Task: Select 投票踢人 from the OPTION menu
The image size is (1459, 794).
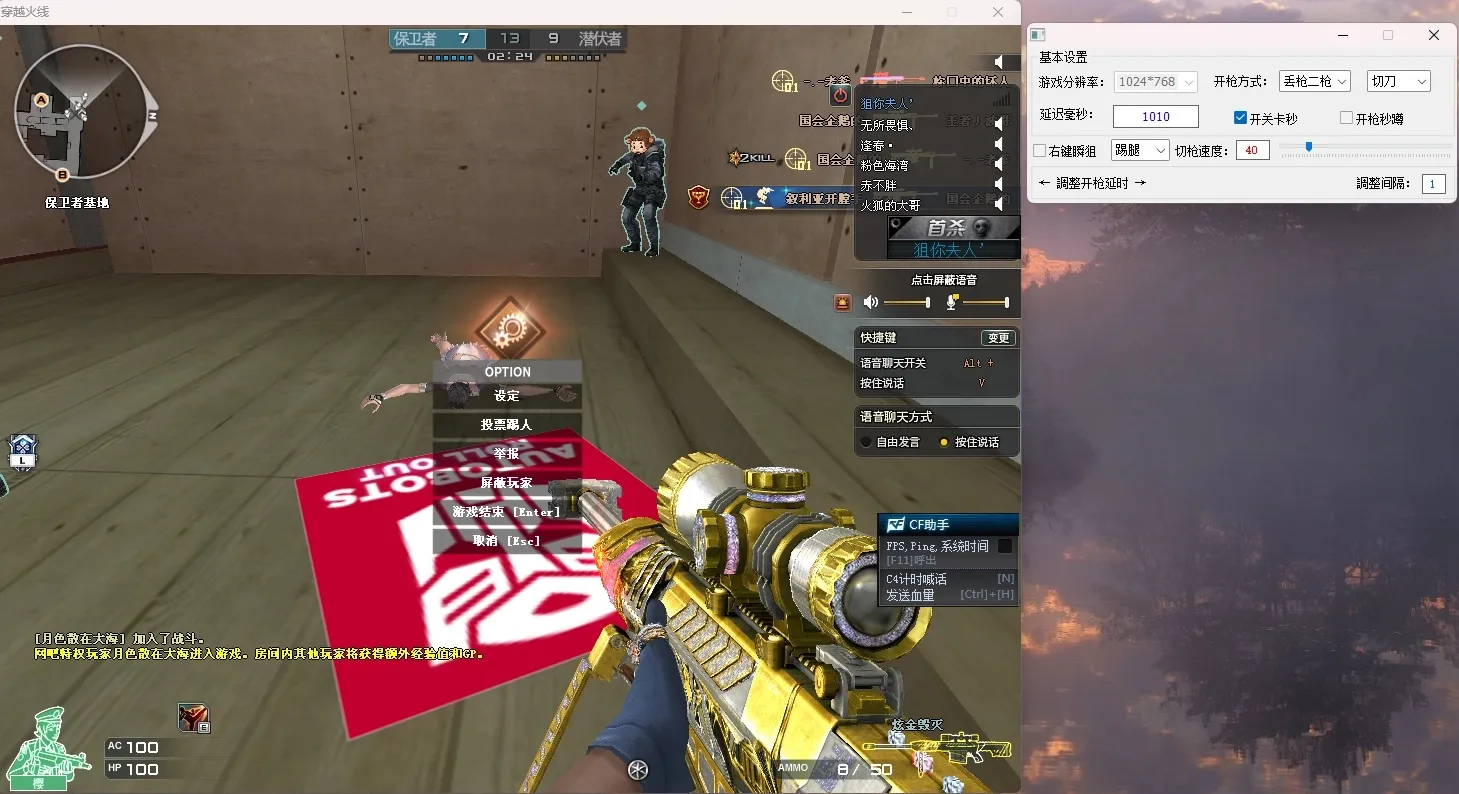Action: pos(507,425)
